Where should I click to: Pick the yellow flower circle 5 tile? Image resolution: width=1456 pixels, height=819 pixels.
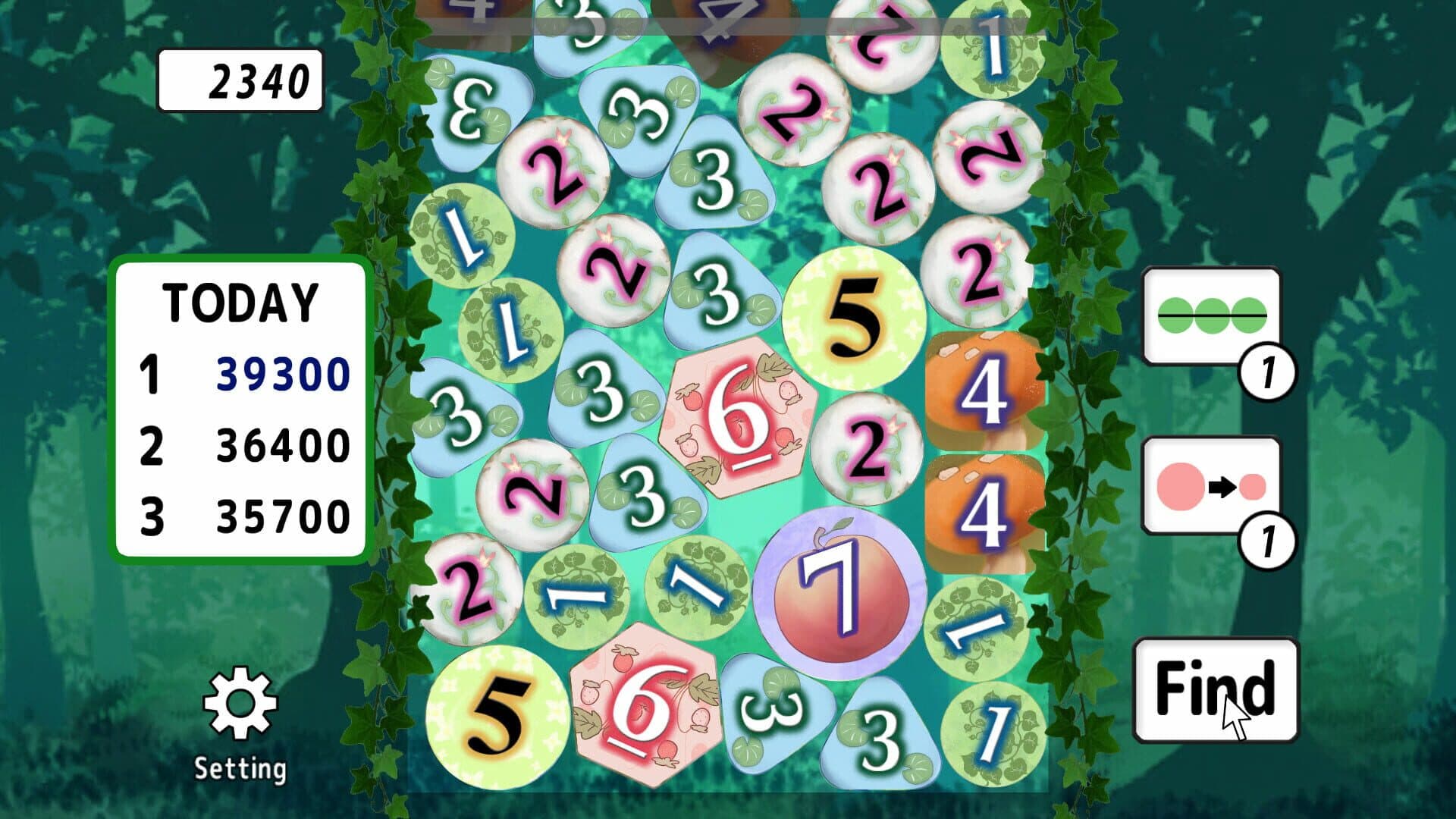[x=853, y=315]
